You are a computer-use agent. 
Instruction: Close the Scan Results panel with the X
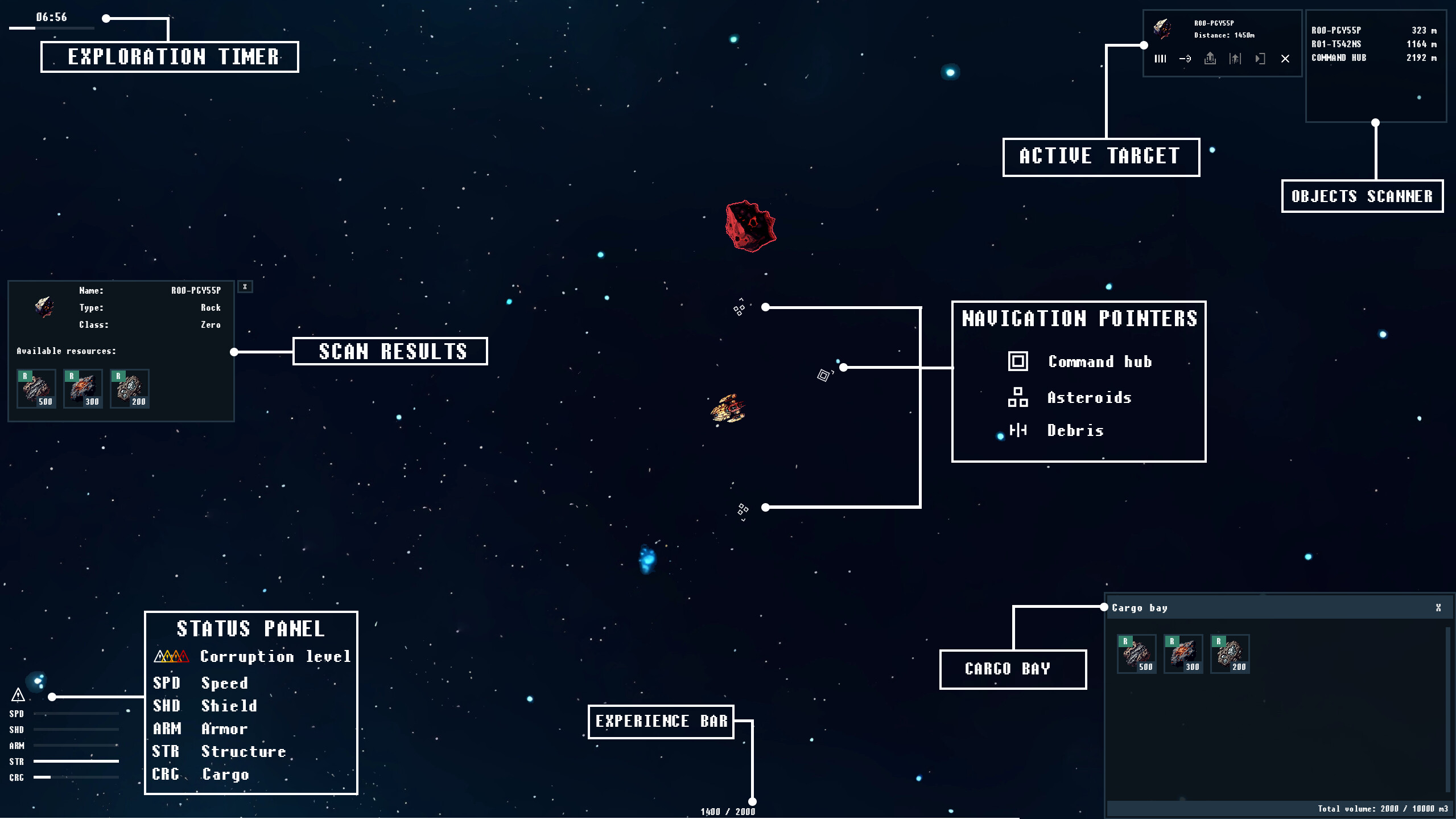(x=245, y=287)
